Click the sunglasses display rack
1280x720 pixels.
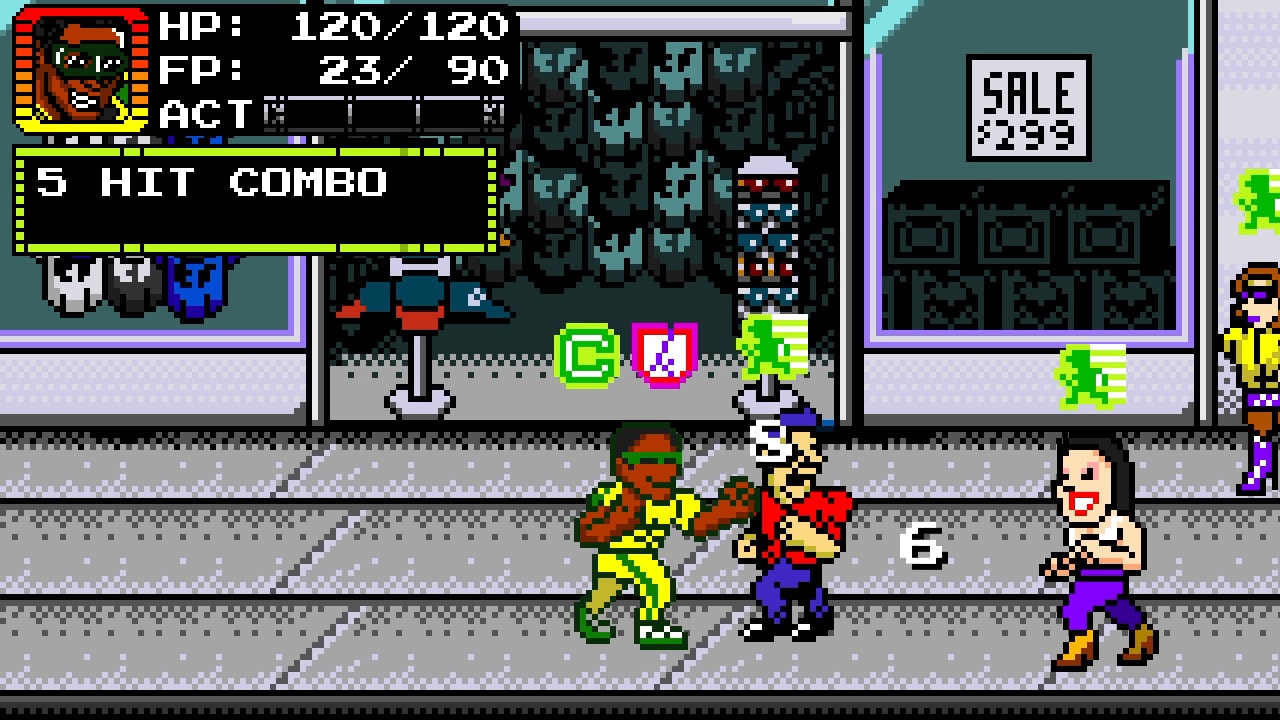click(767, 240)
